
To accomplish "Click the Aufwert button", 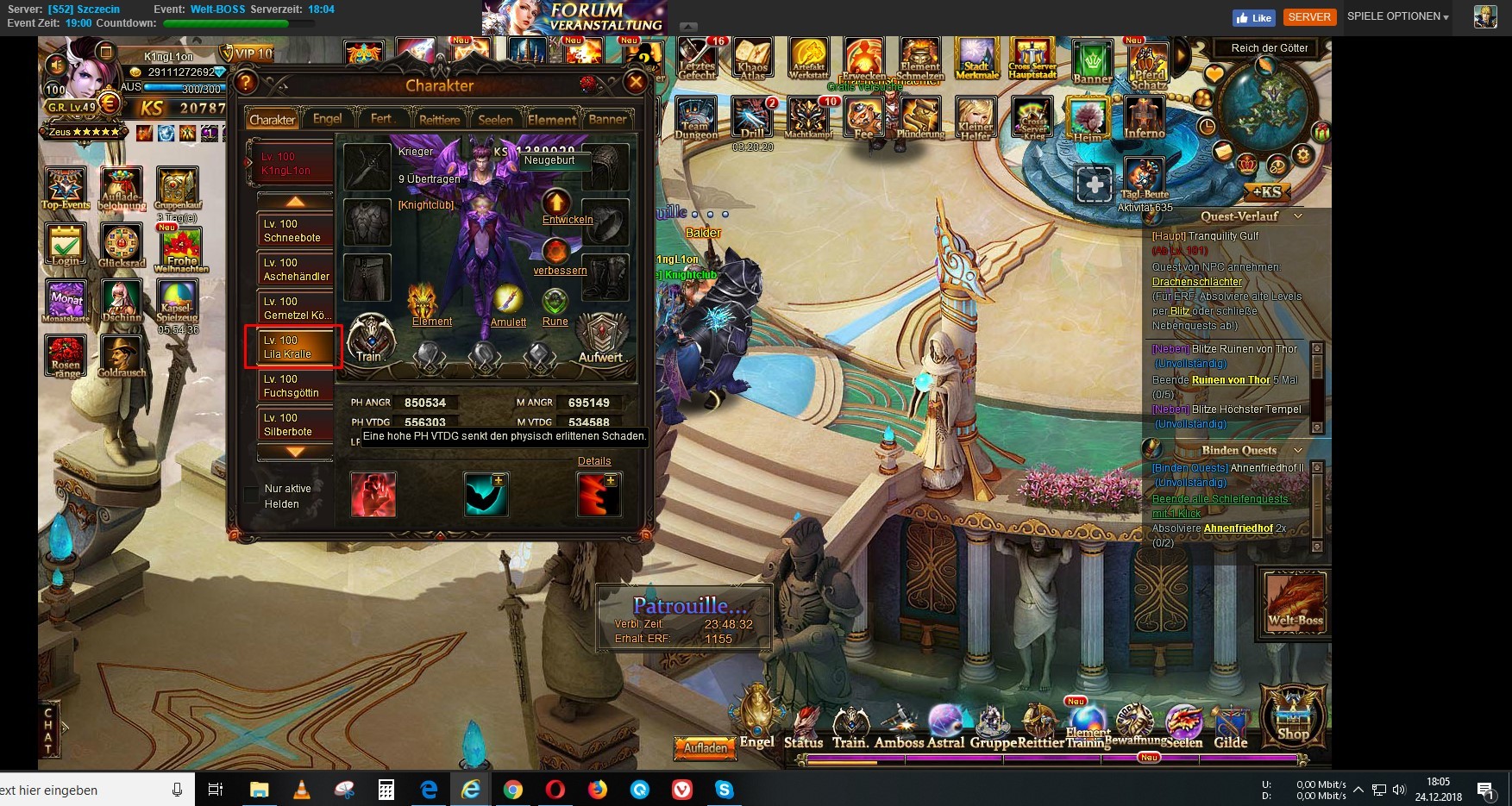I will 600,339.
